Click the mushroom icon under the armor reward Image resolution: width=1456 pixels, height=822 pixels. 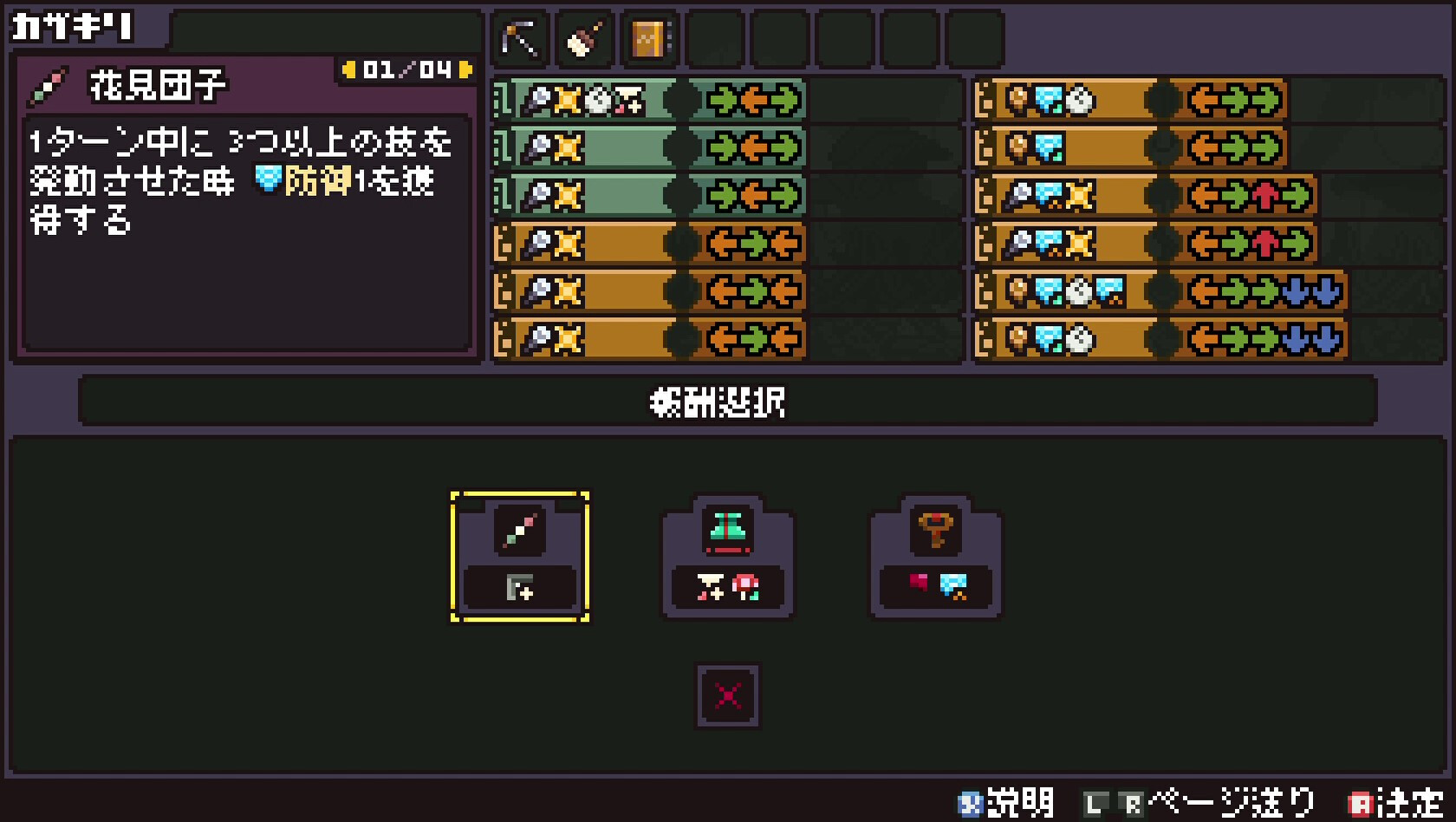744,588
